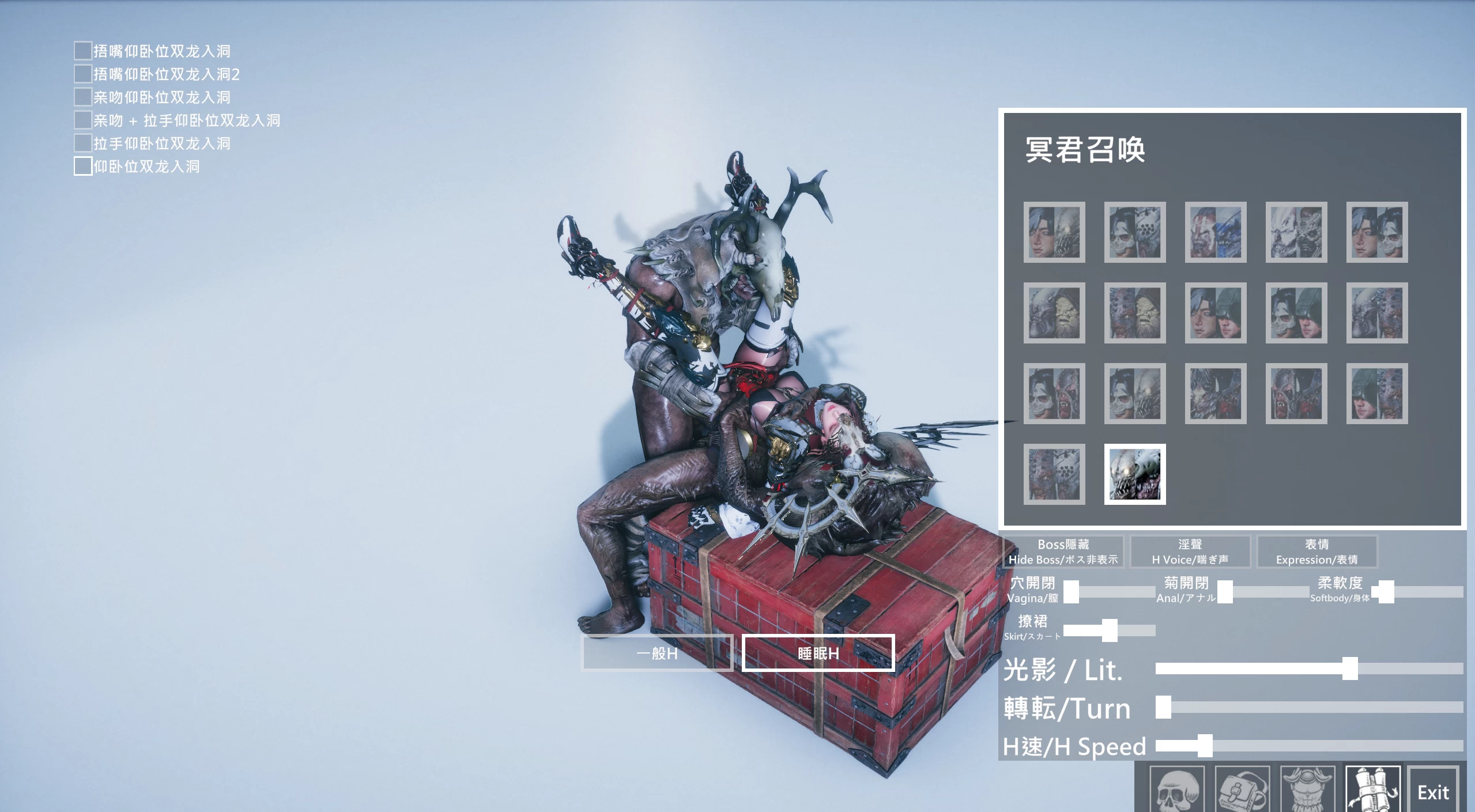The height and width of the screenshot is (812, 1475).
Task: Tick the checkbox whose label ends in 2
Action: [x=83, y=74]
